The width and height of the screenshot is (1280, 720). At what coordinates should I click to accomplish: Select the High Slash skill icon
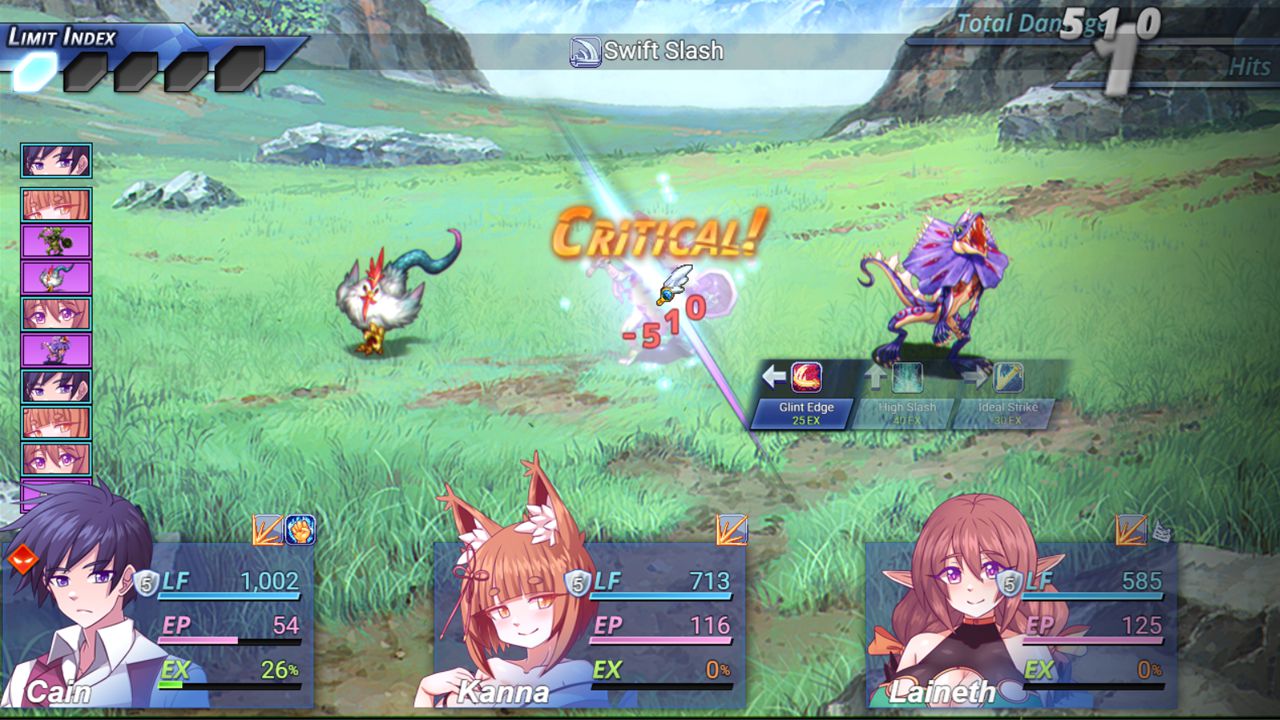point(908,377)
